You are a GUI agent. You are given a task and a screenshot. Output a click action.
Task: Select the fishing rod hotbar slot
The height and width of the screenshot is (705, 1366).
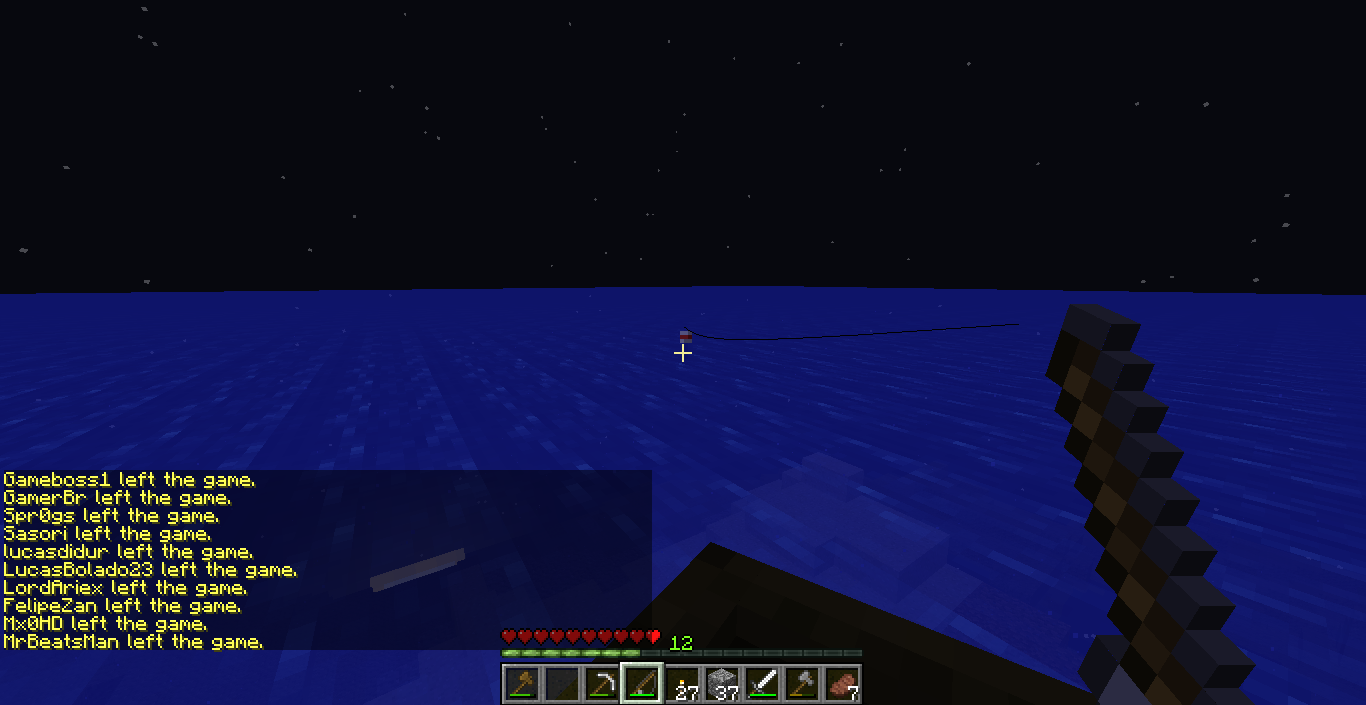click(641, 684)
